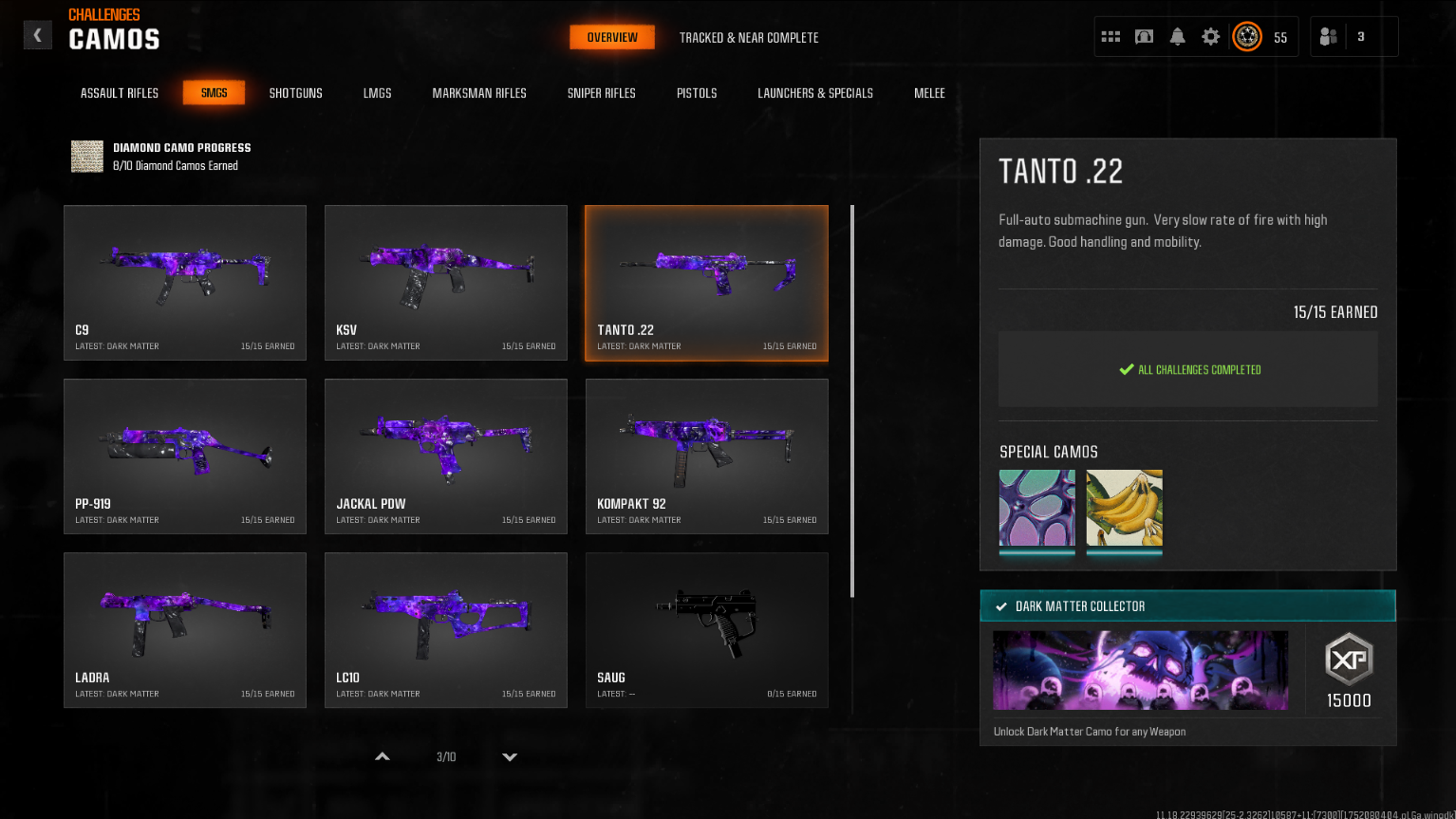Open the main menu grid icon
1456x819 pixels.
pyautogui.click(x=1111, y=35)
